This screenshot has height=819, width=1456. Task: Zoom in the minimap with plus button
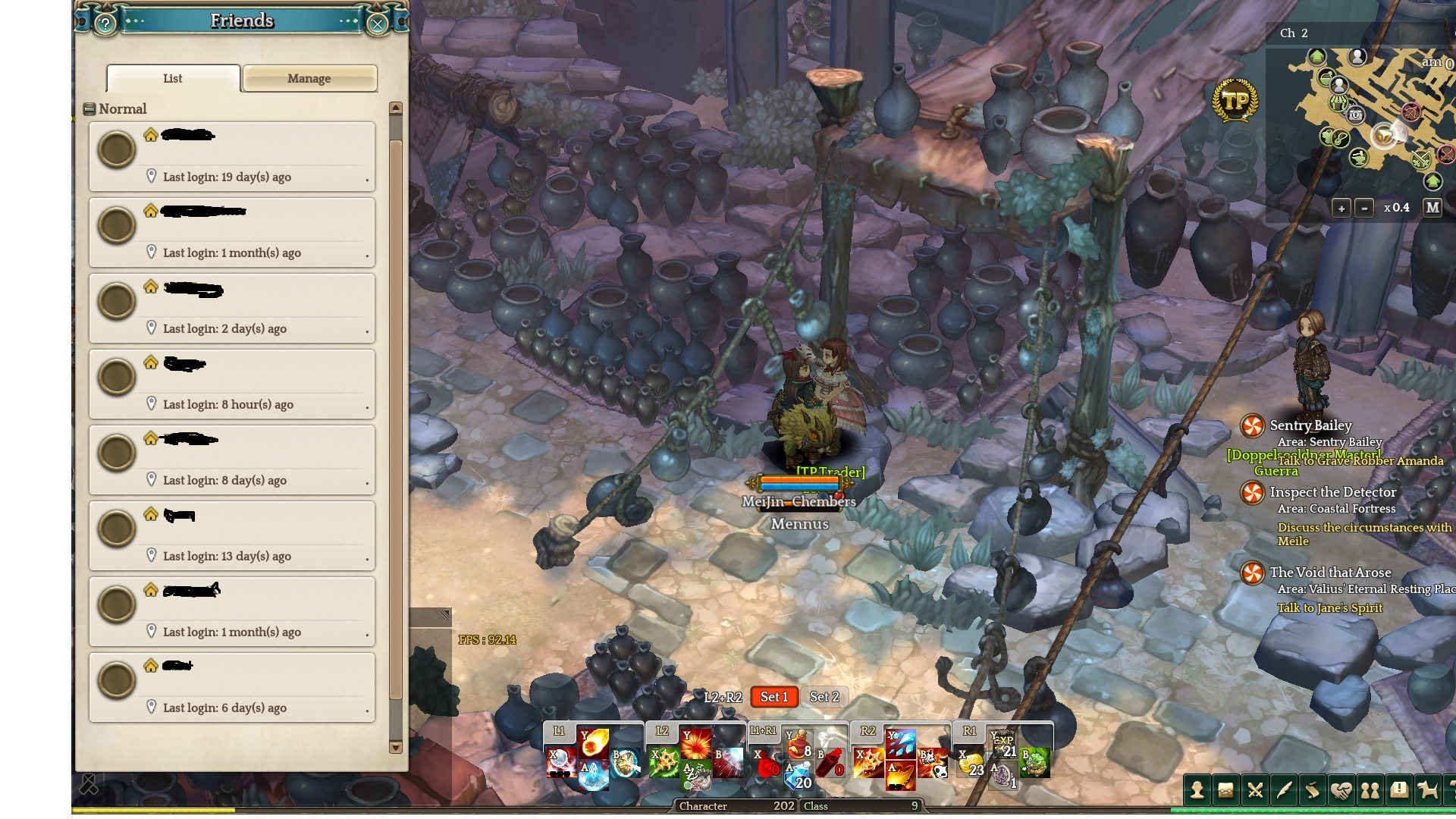coord(1341,208)
